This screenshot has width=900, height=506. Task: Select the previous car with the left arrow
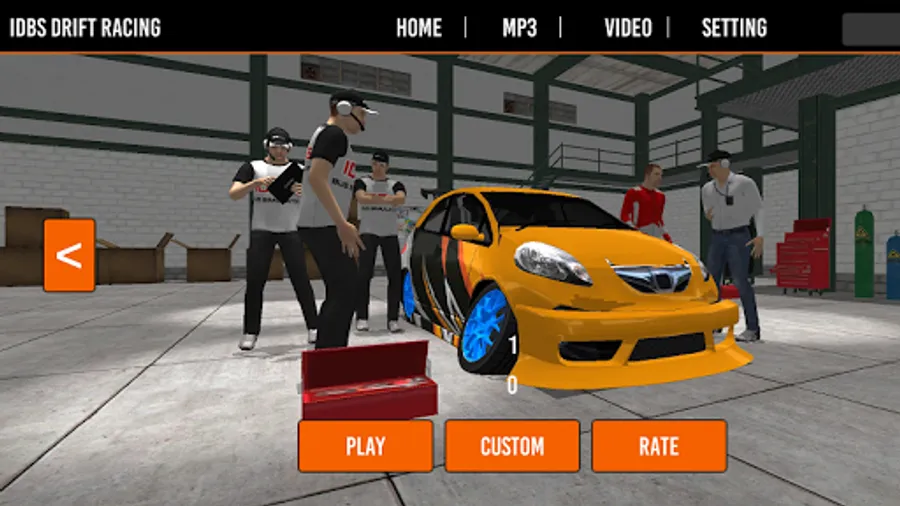pos(69,255)
